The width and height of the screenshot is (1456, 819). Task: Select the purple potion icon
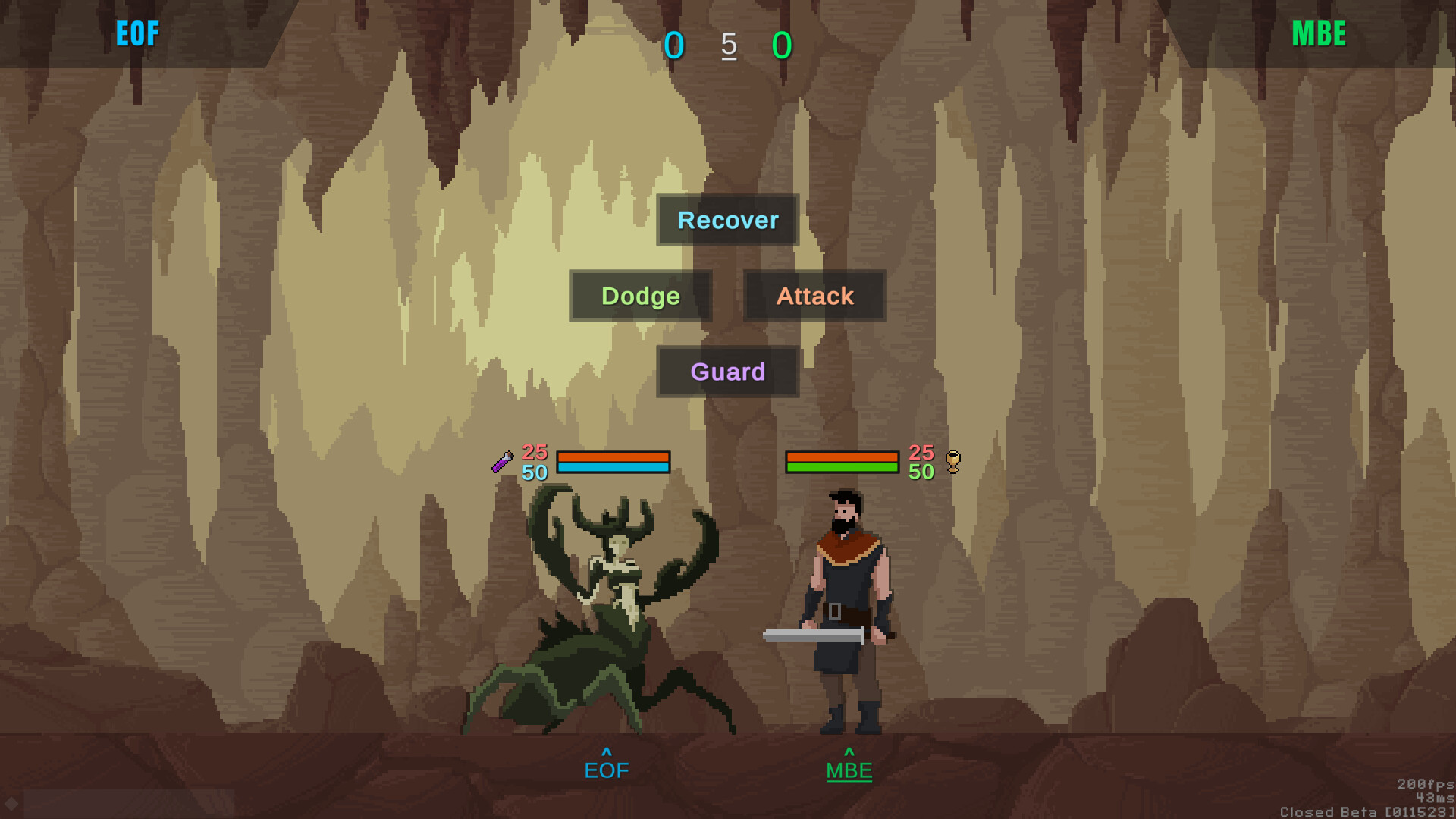pyautogui.click(x=502, y=461)
